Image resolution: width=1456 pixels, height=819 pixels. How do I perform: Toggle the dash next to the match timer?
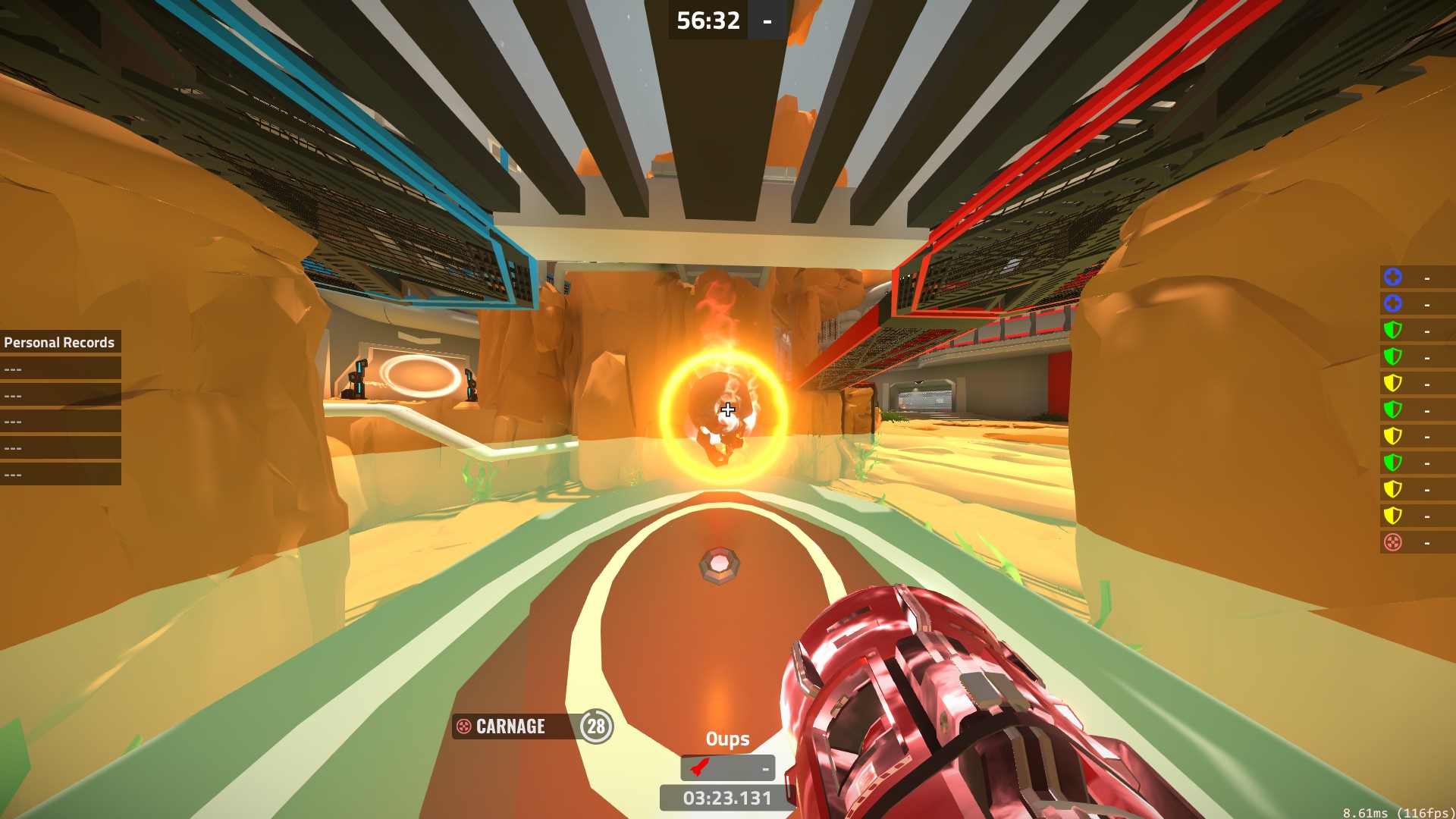(766, 20)
